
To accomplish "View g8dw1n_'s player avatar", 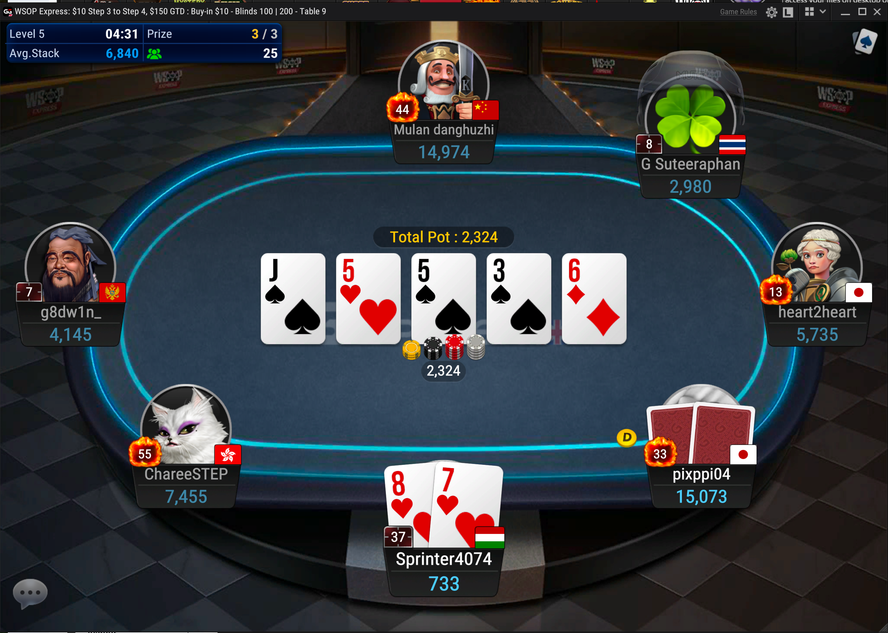I will [x=70, y=265].
